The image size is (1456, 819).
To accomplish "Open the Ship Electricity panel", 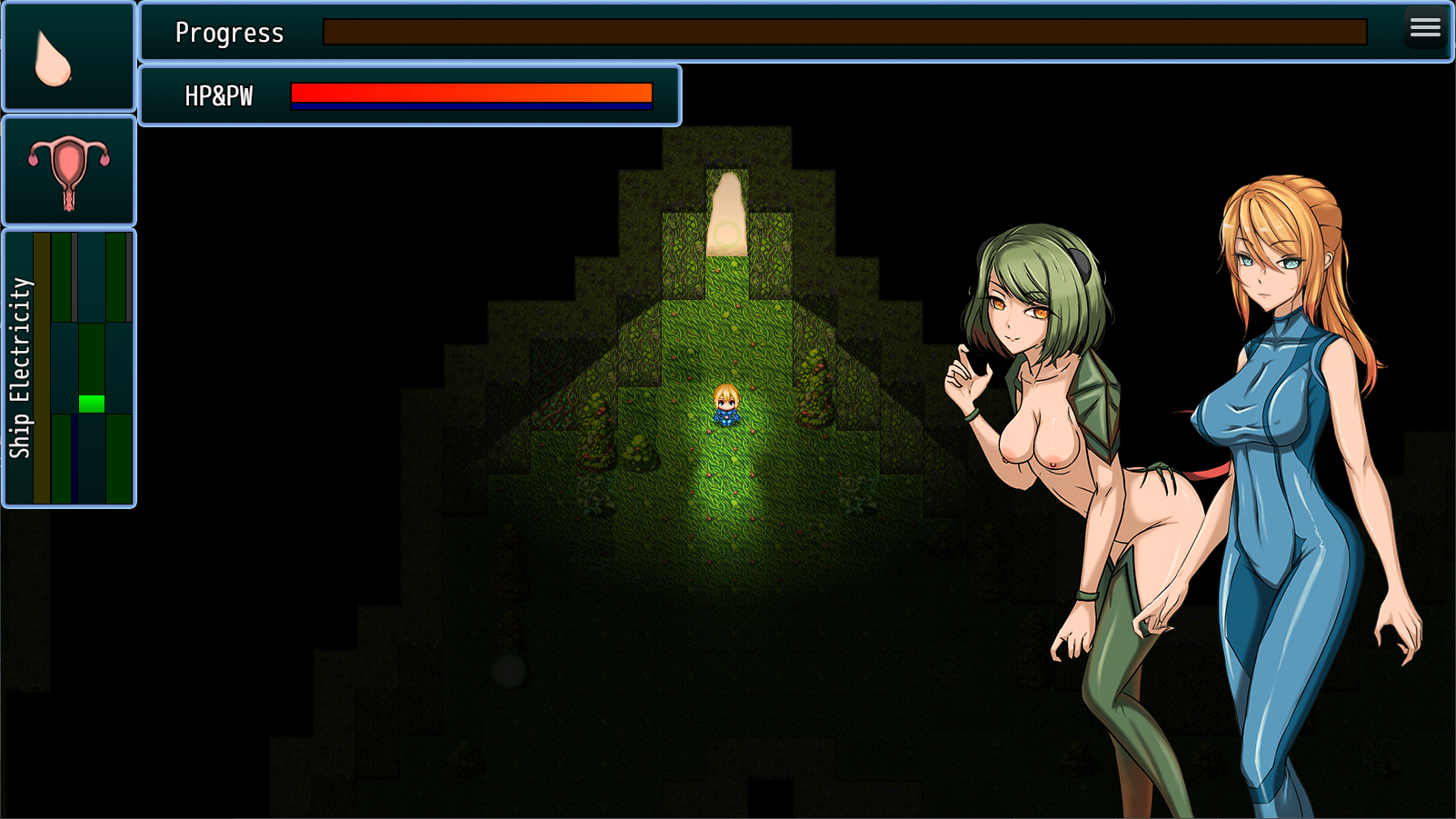I will 68,368.
